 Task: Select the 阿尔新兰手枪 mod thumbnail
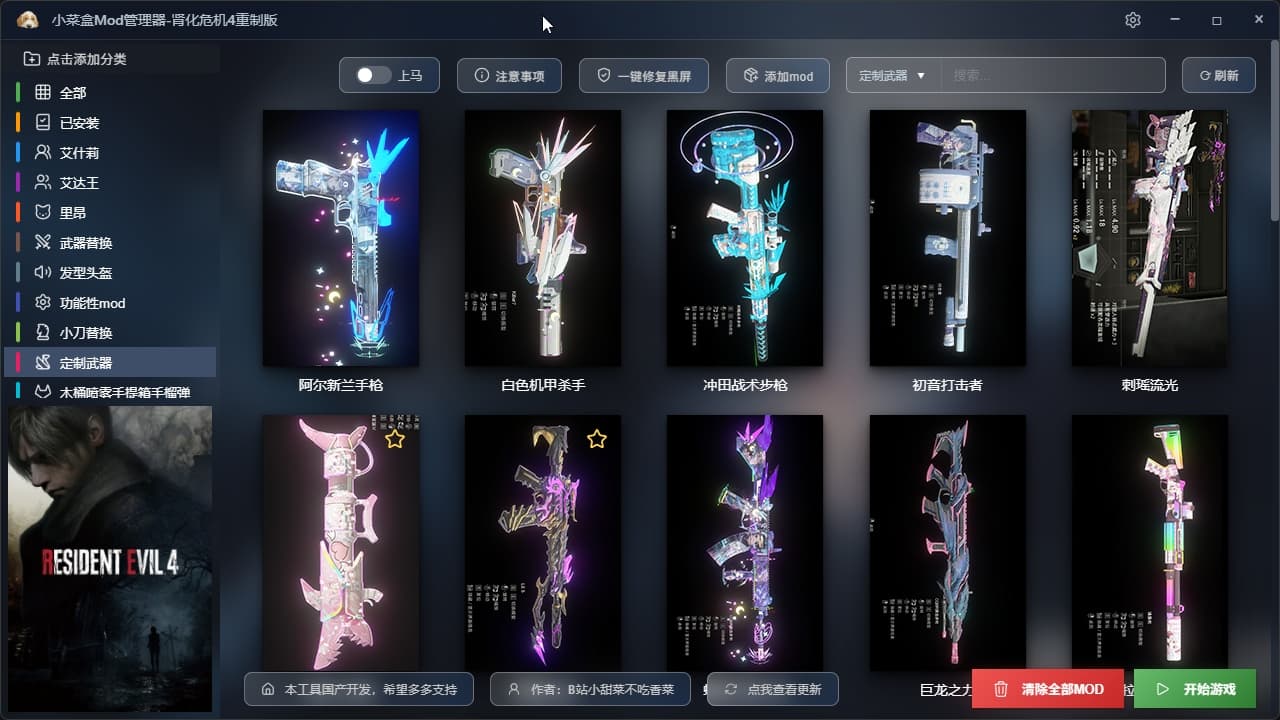coord(341,238)
